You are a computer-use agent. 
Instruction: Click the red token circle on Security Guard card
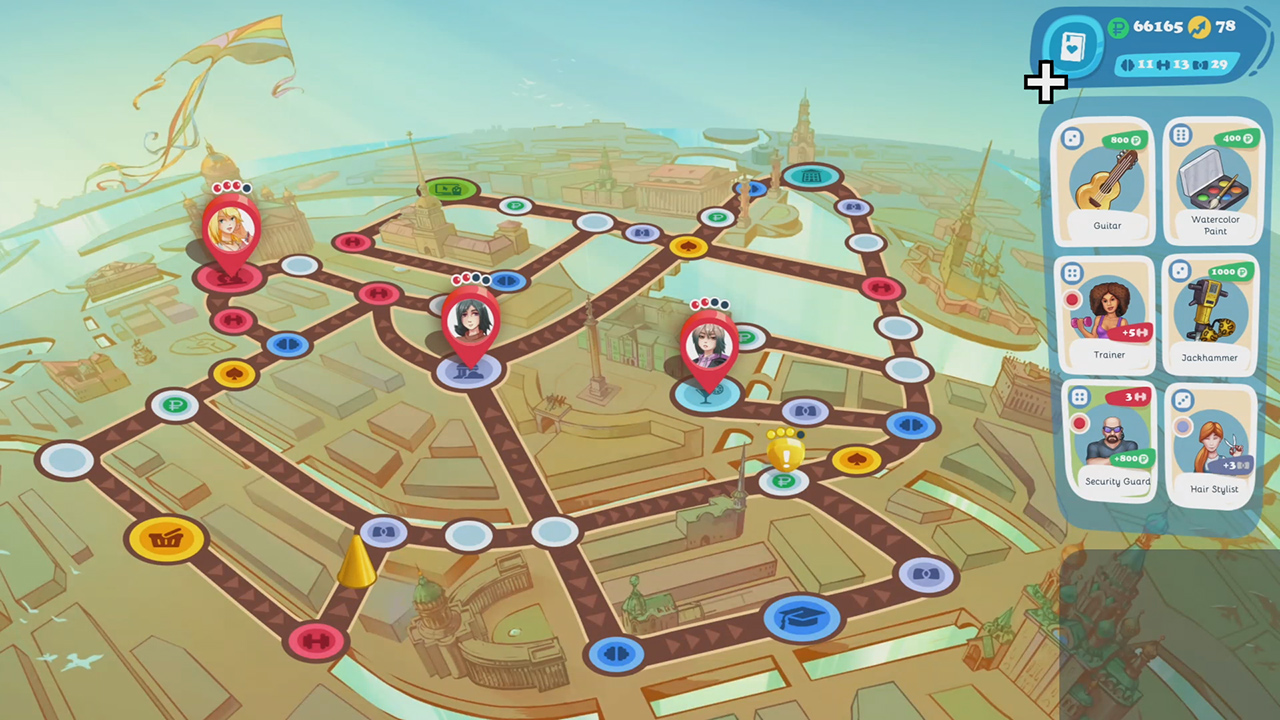tap(1078, 424)
